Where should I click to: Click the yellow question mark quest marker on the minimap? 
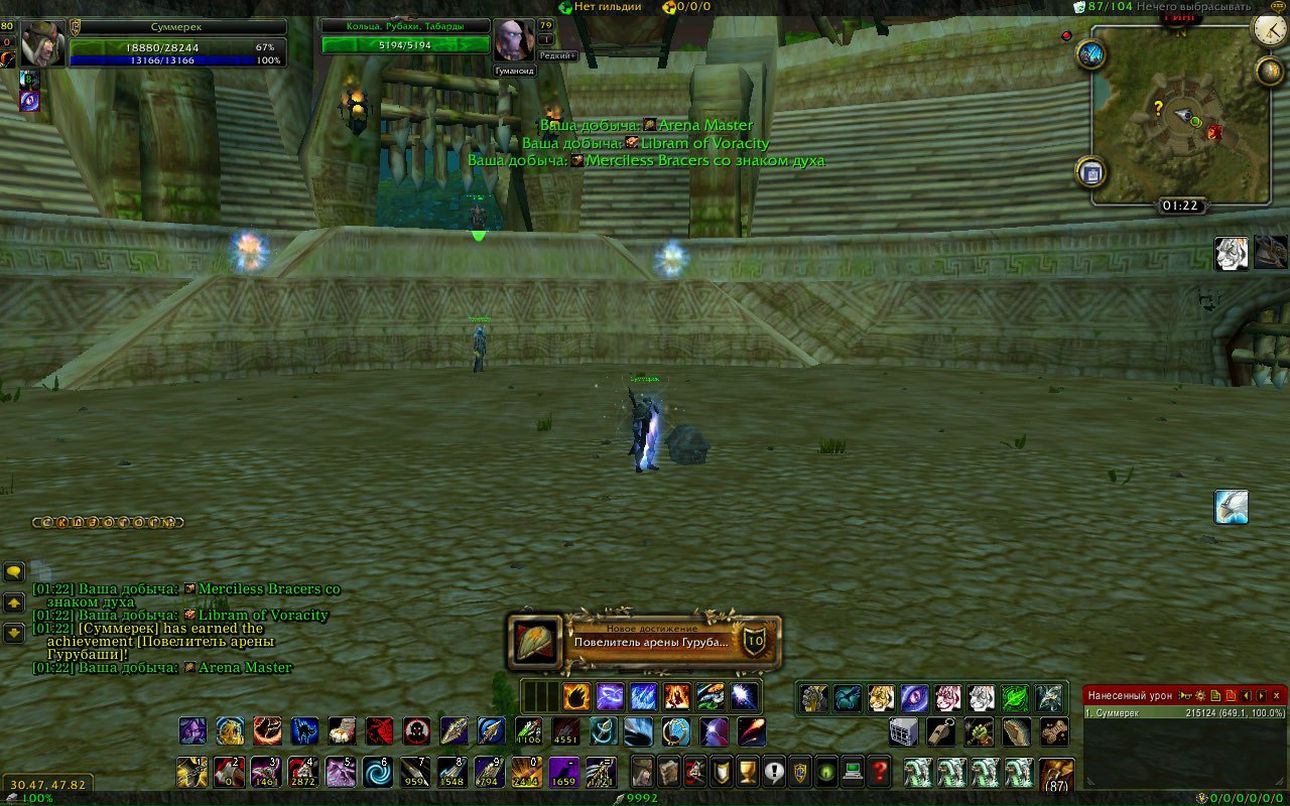tap(1159, 106)
